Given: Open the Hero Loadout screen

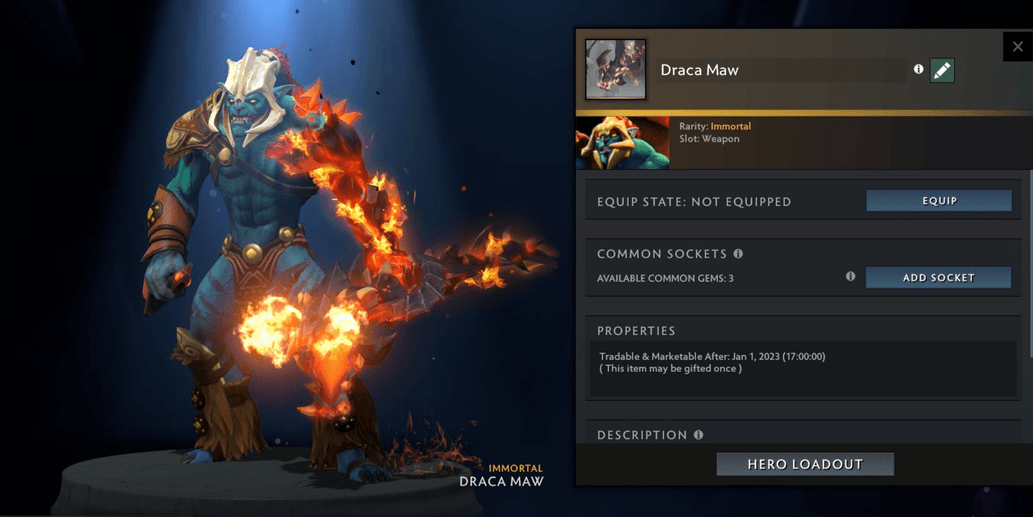Looking at the screenshot, I should 805,464.
